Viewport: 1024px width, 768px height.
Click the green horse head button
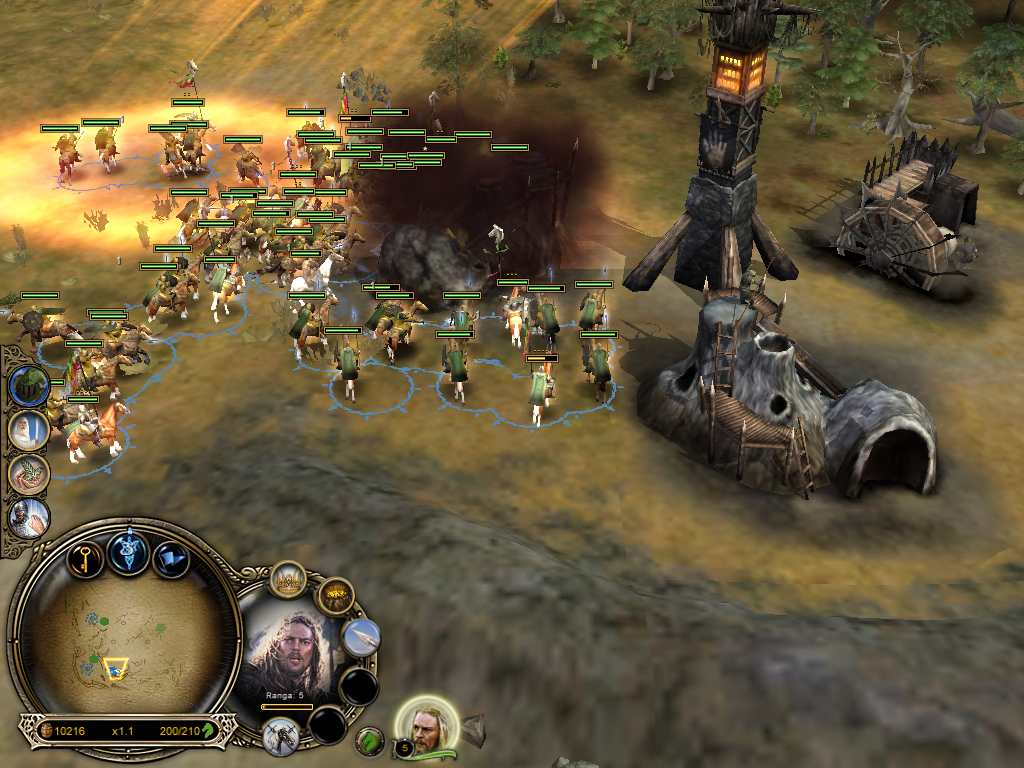click(371, 741)
